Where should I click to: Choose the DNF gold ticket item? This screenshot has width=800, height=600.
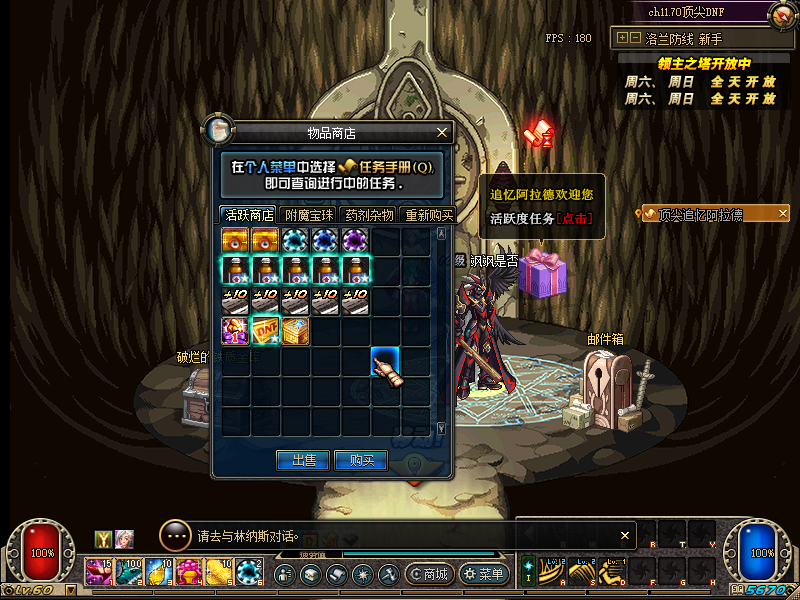[265, 330]
